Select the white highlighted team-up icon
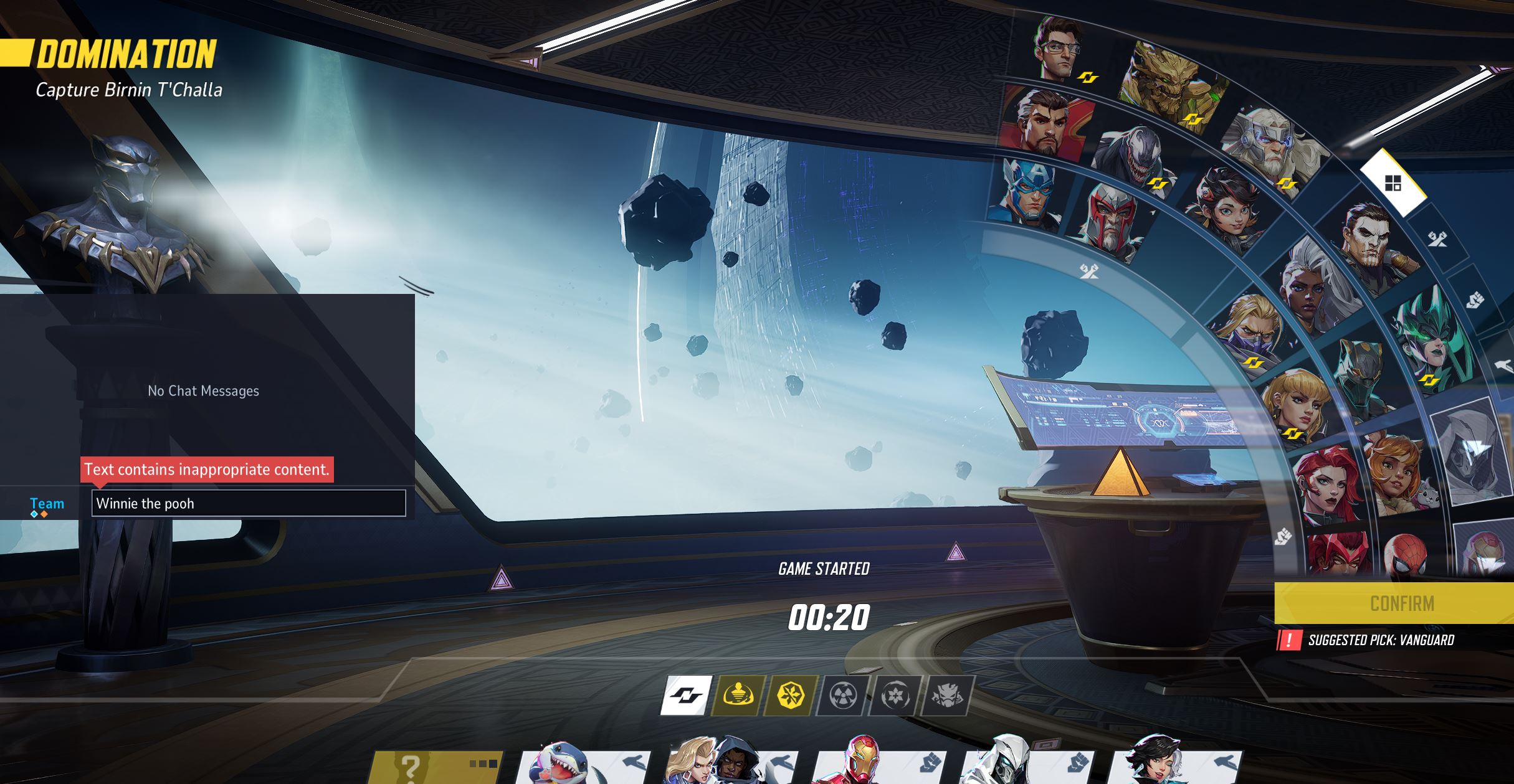The width and height of the screenshot is (1514, 784). (687, 695)
